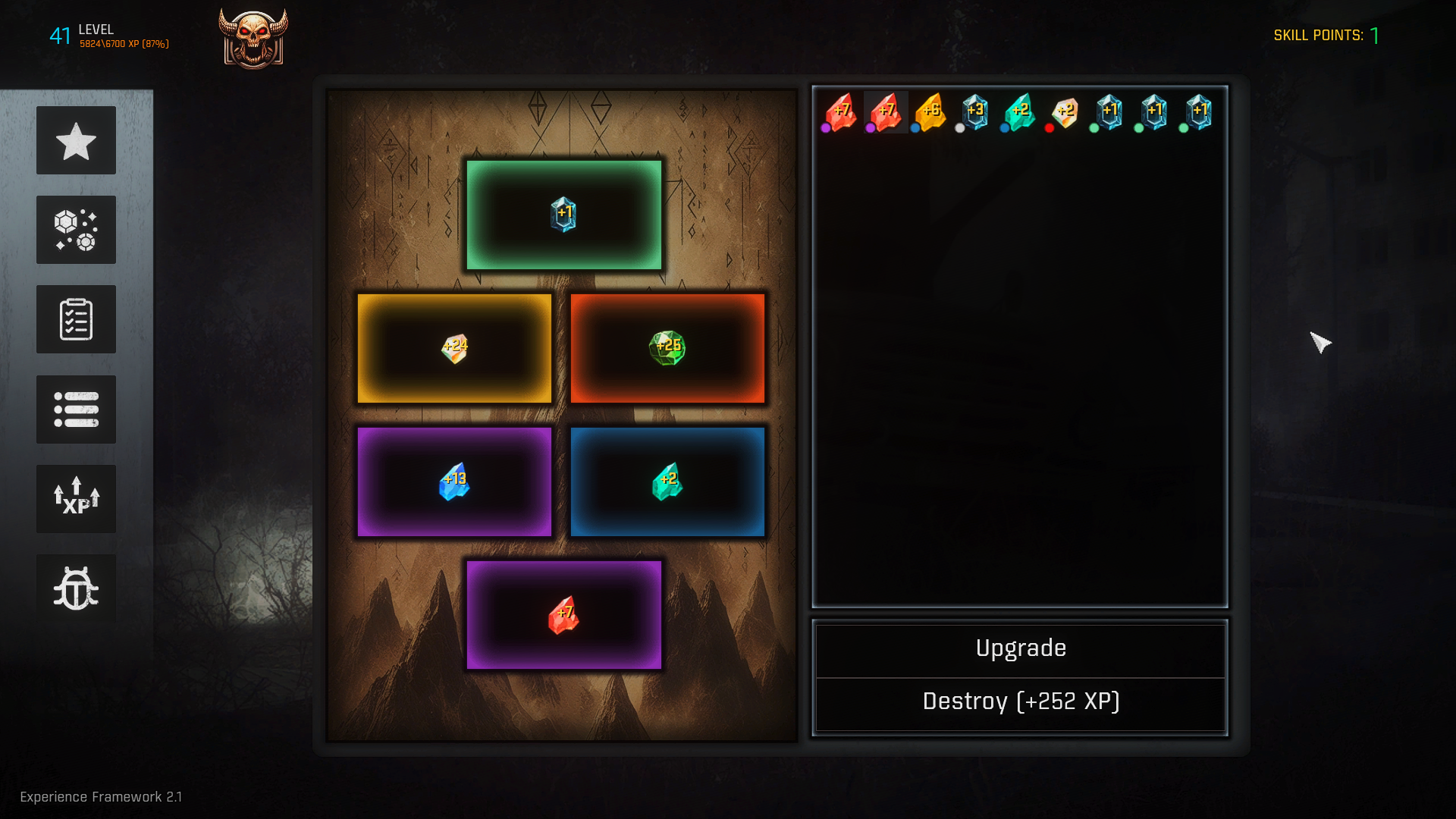The width and height of the screenshot is (1456, 819).
Task: Select the +6 orange gem in inventory
Action: 930,112
